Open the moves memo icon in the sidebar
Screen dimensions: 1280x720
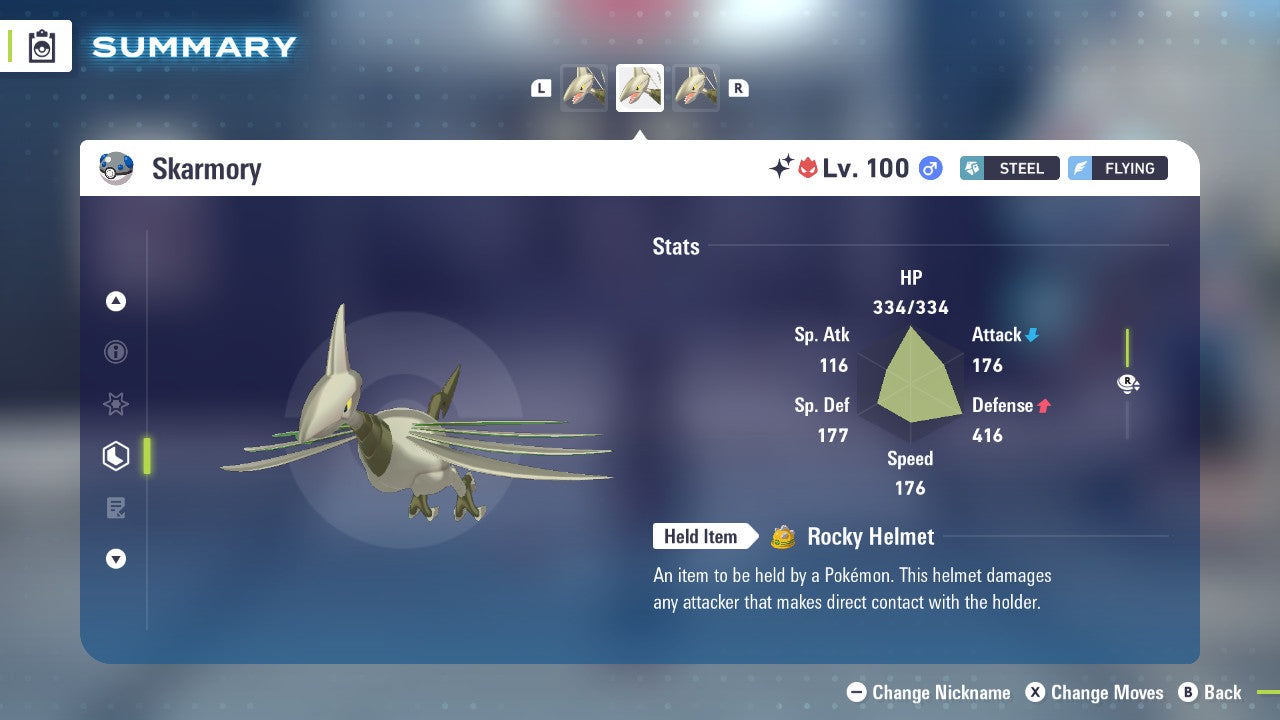coord(116,507)
